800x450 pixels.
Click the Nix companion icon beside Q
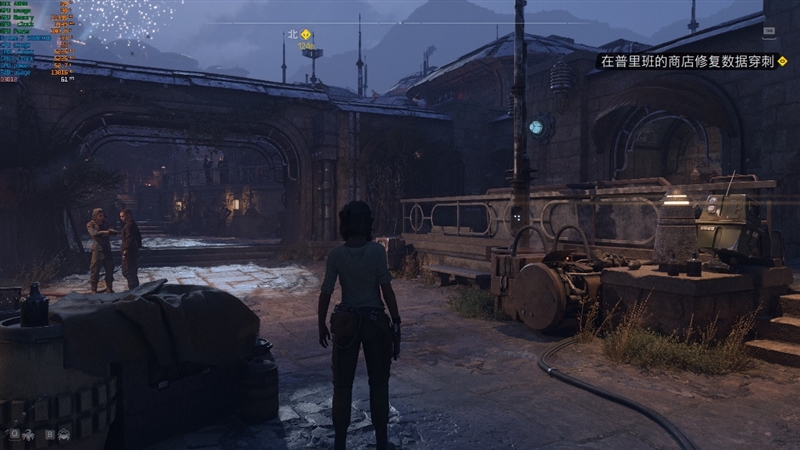[x=27, y=434]
